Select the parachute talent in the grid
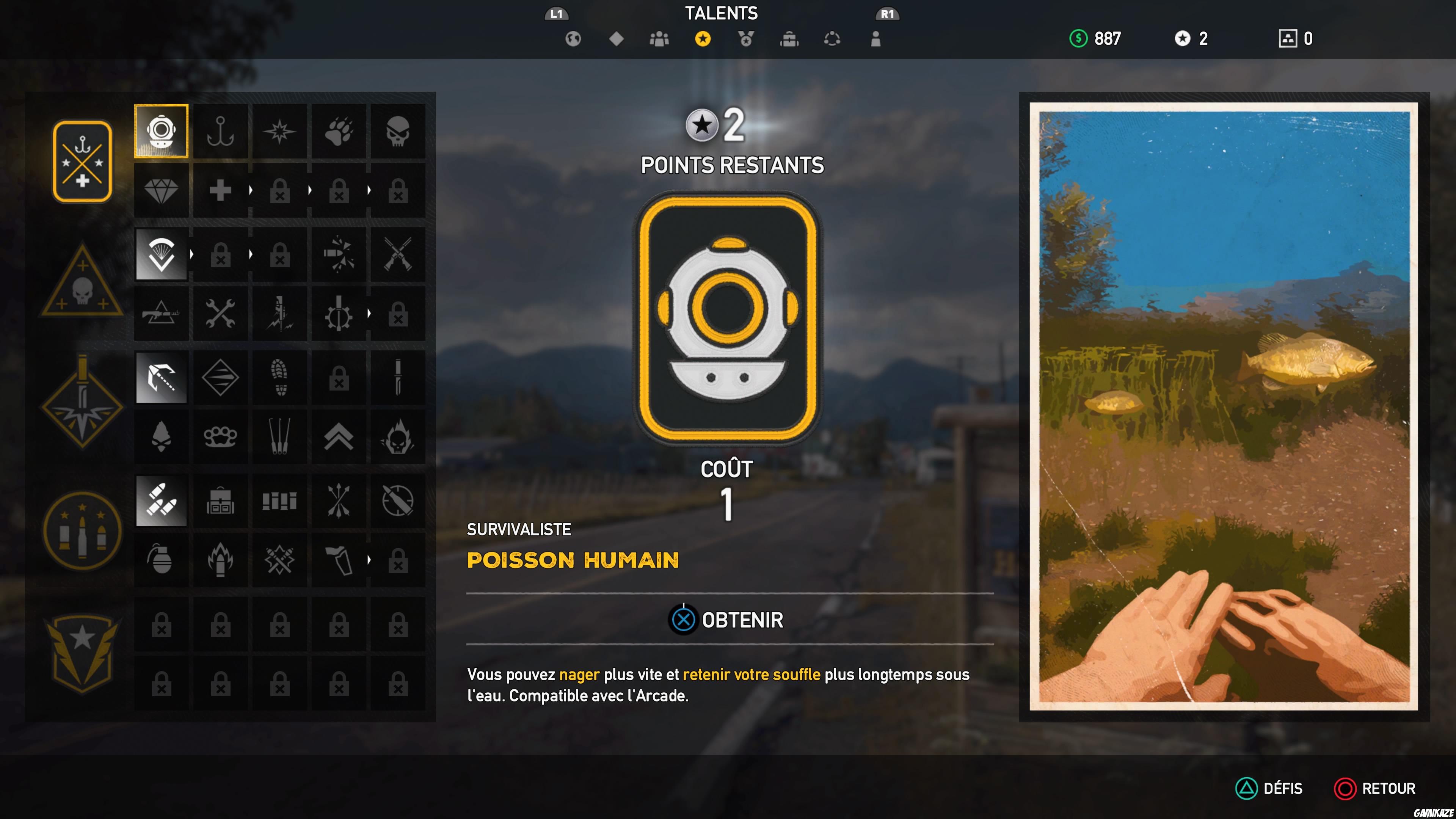Screen dimensions: 1456x819 pos(161,255)
